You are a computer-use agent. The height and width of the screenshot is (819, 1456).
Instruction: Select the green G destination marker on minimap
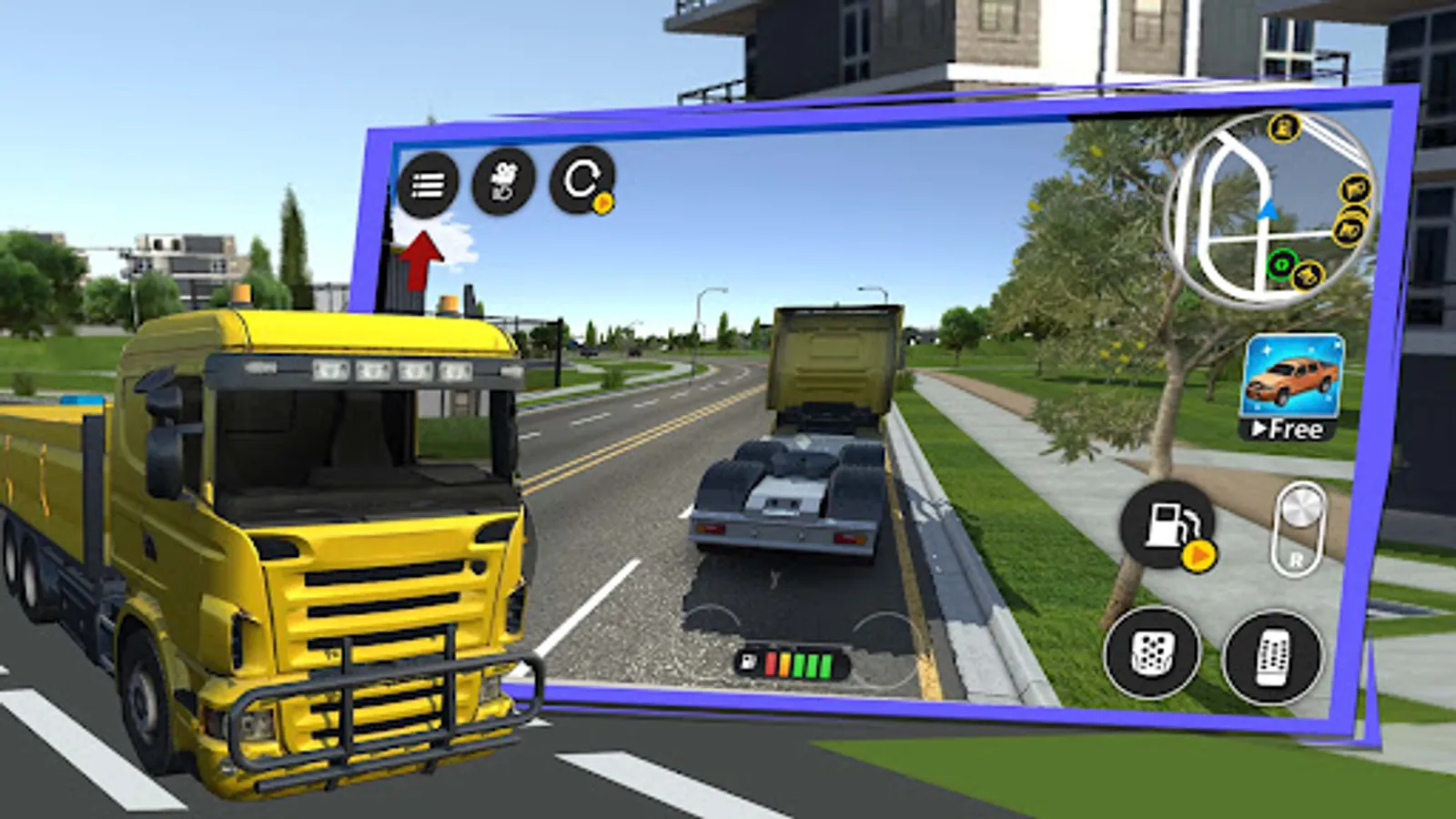pos(1280,265)
